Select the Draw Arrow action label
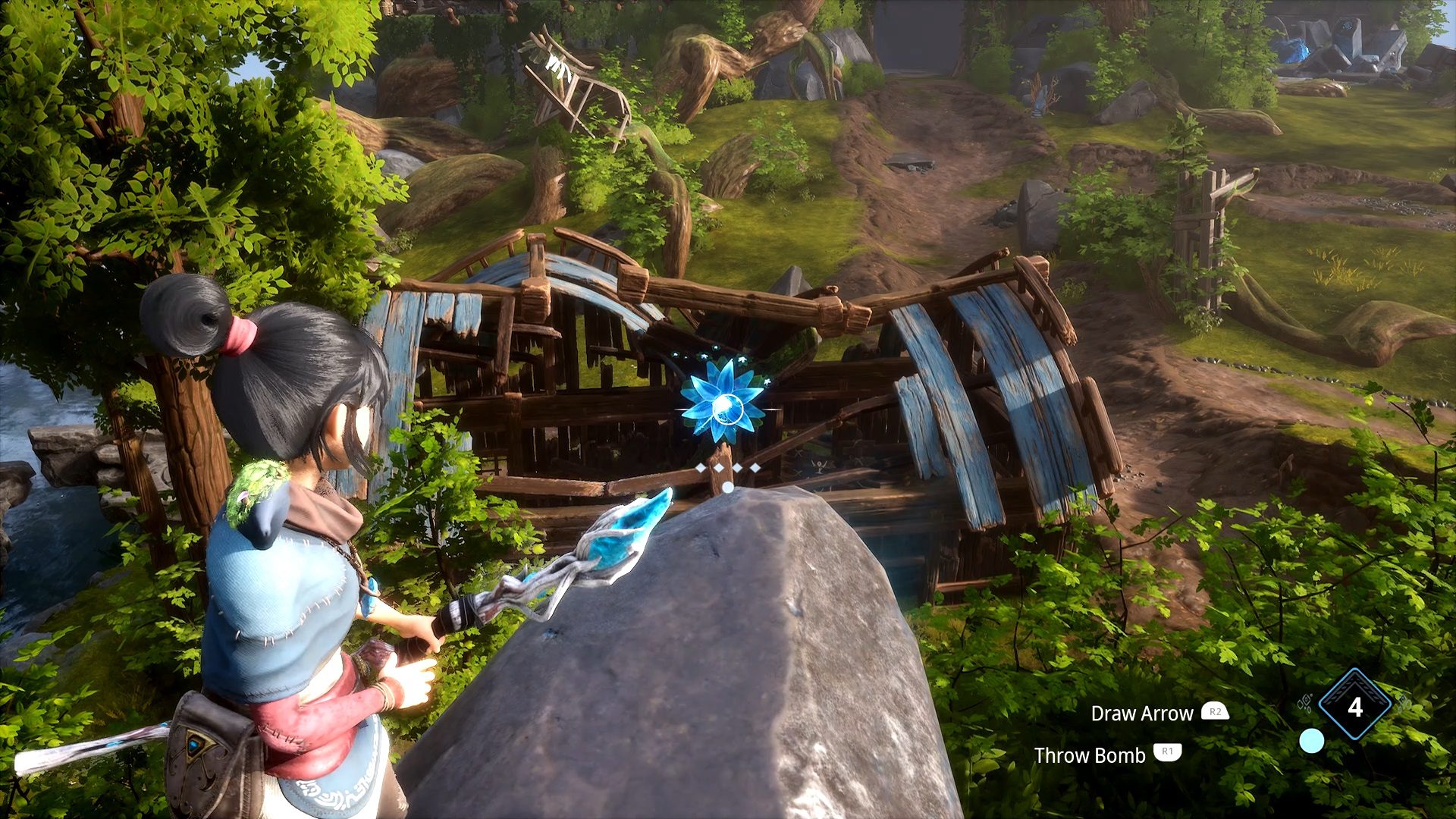The height and width of the screenshot is (819, 1456). pos(1141,714)
